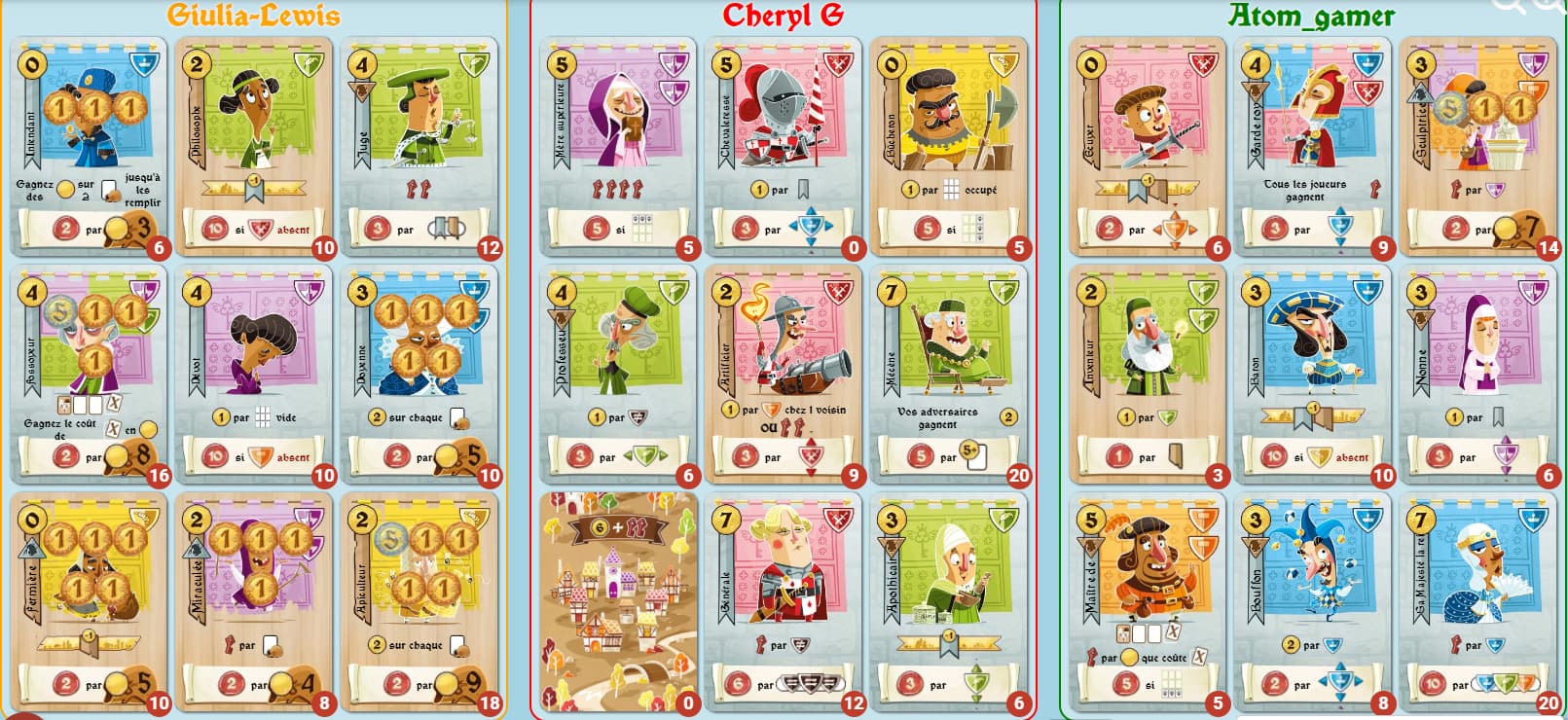1568x720 pixels.
Task: Open Atom_gamer's player name
Action: click(x=1310, y=16)
